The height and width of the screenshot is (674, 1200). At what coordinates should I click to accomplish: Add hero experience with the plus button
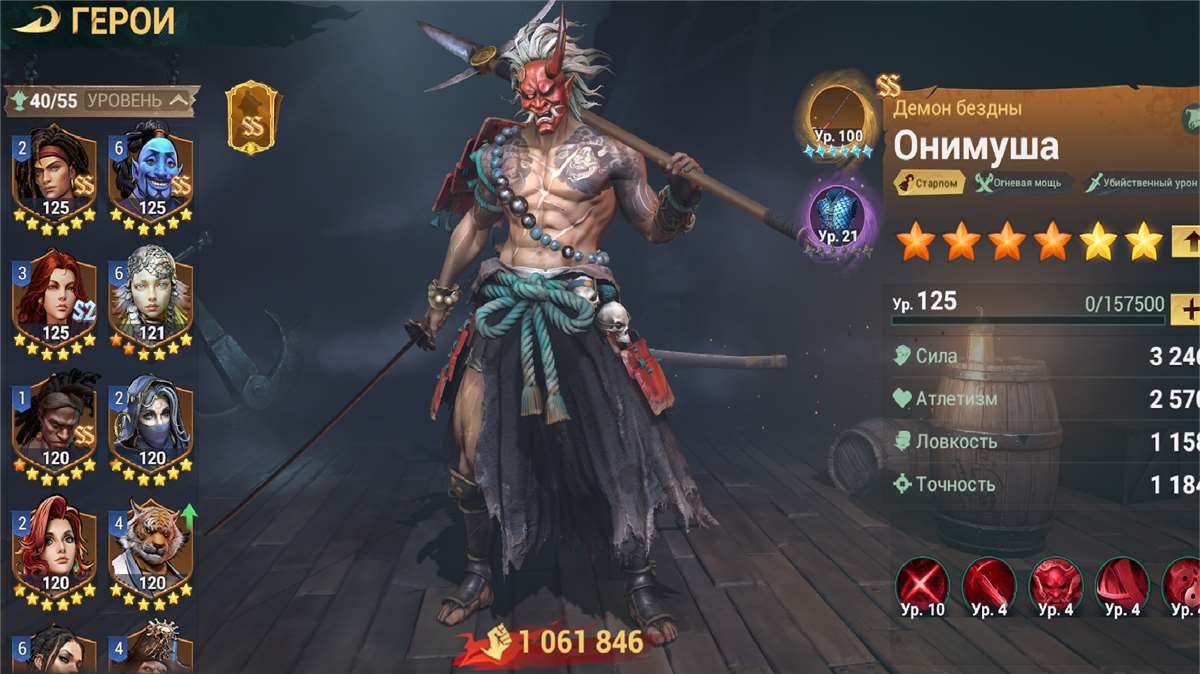coord(1188,309)
